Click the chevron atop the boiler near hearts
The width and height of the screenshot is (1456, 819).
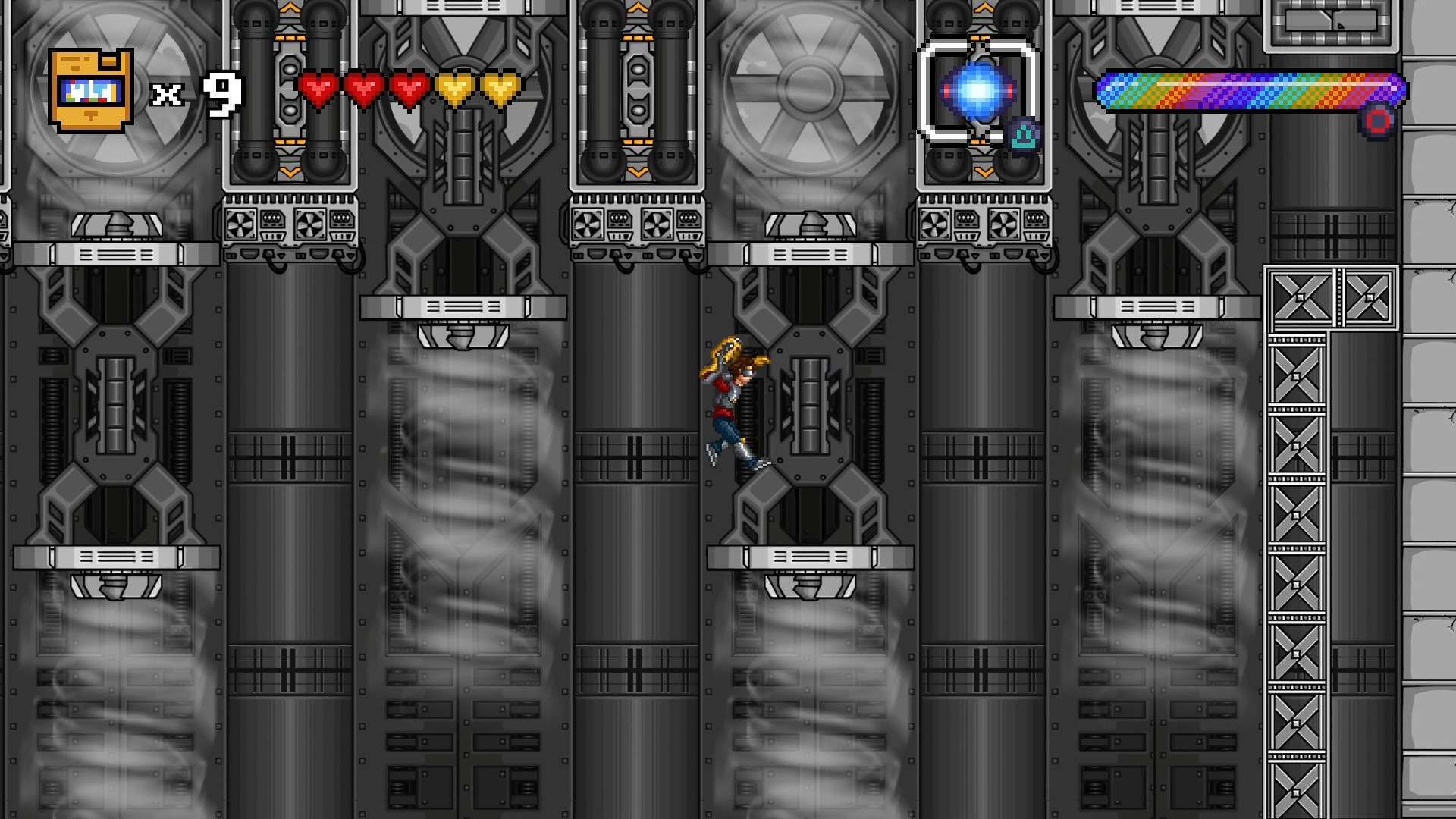click(x=290, y=8)
